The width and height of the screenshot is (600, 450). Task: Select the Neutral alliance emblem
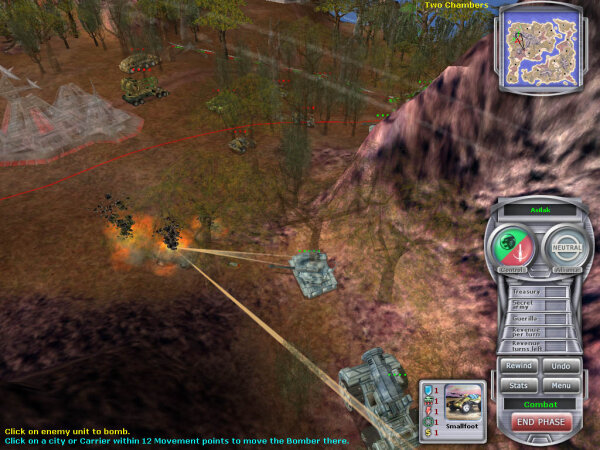(x=565, y=245)
